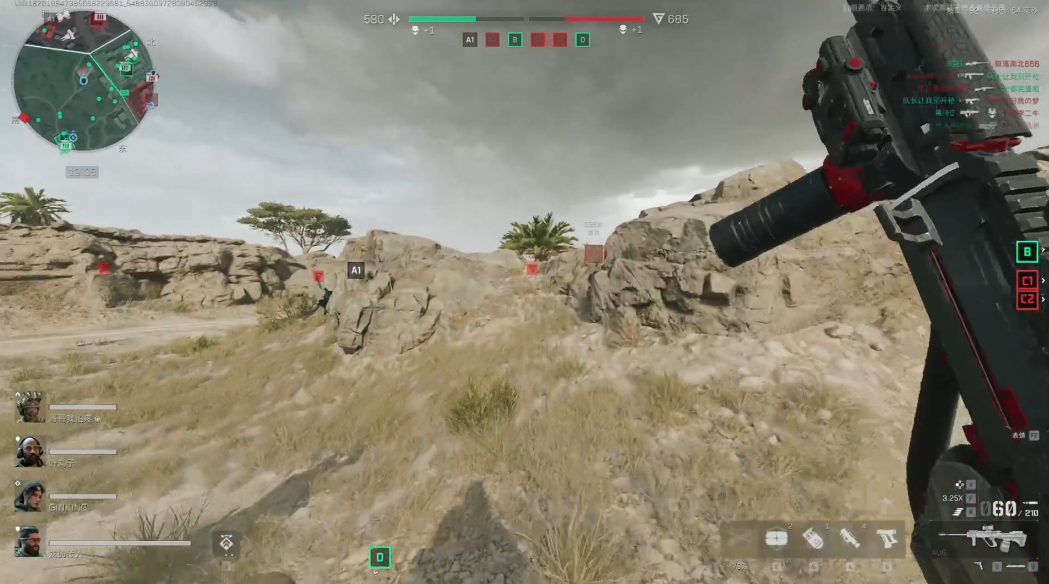The width and height of the screenshot is (1049, 584).
Task: Select the medical kit gadget slot
Action: pyautogui.click(x=776, y=539)
